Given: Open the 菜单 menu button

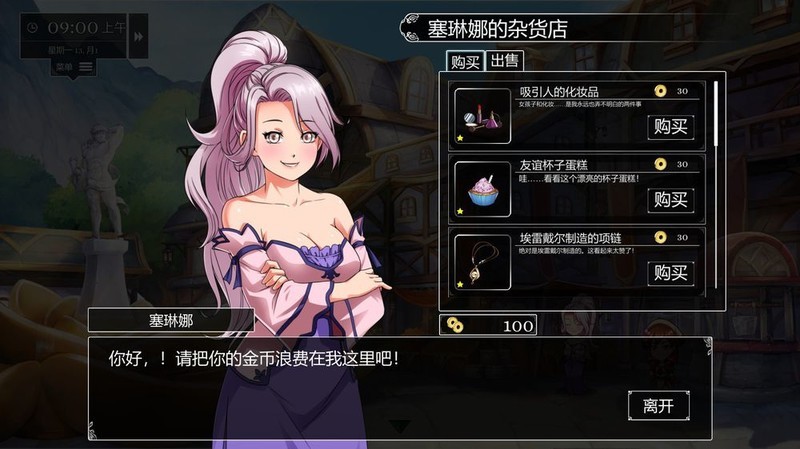Looking at the screenshot, I should click(74, 67).
